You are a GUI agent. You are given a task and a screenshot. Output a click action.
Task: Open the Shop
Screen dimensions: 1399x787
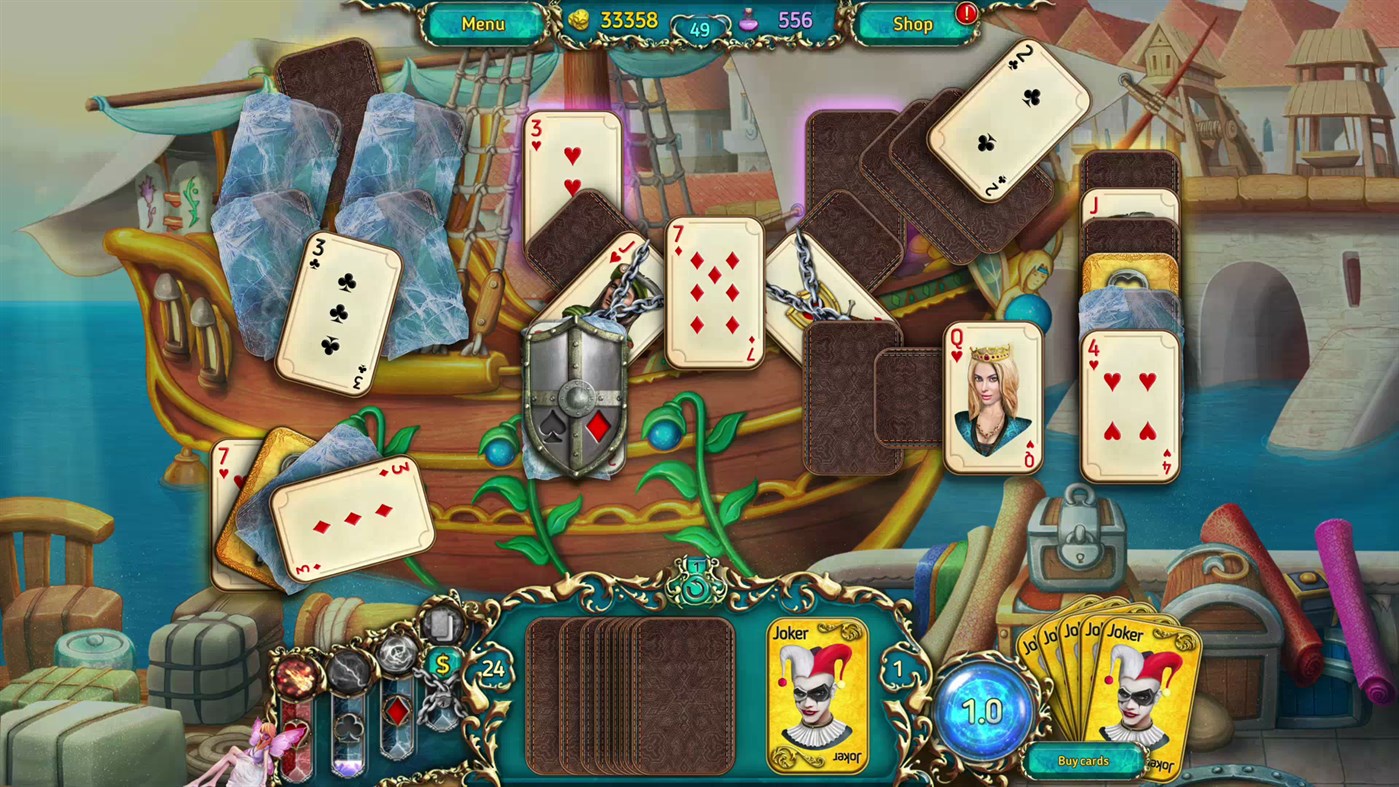[911, 23]
